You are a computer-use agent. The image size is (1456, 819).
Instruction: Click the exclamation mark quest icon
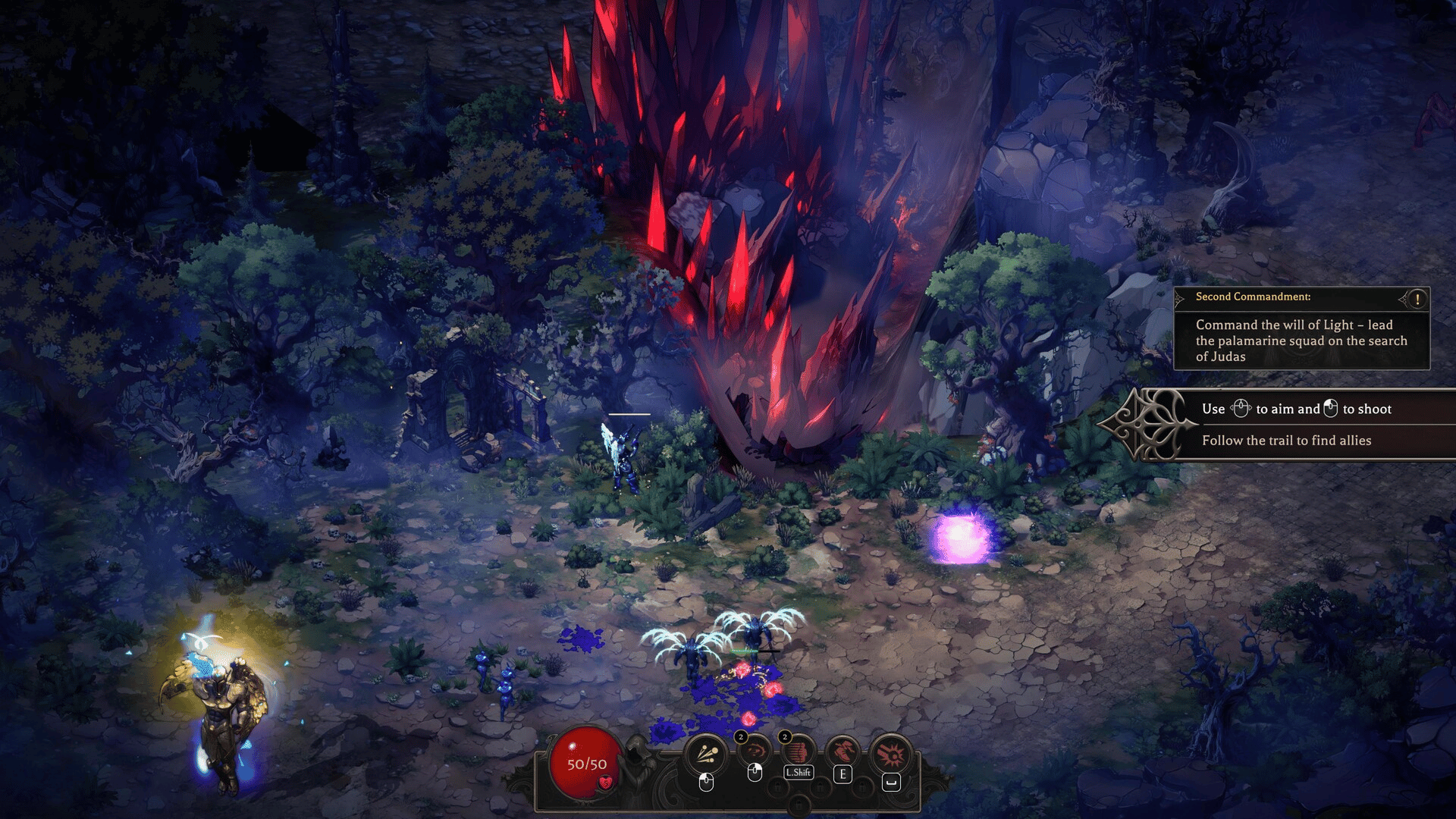tap(1417, 299)
